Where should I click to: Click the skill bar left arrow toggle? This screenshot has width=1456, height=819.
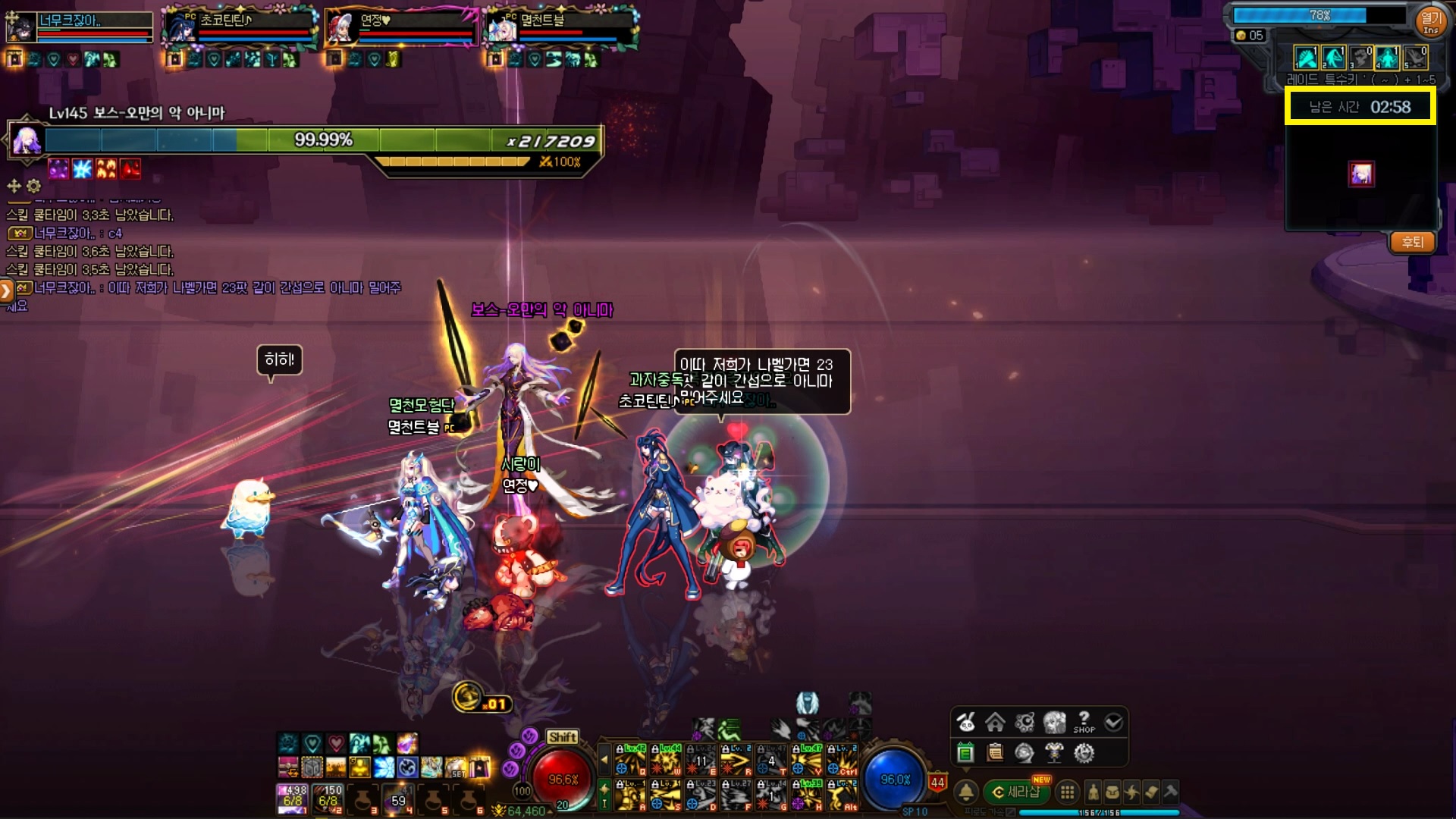pyautogui.click(x=604, y=758)
